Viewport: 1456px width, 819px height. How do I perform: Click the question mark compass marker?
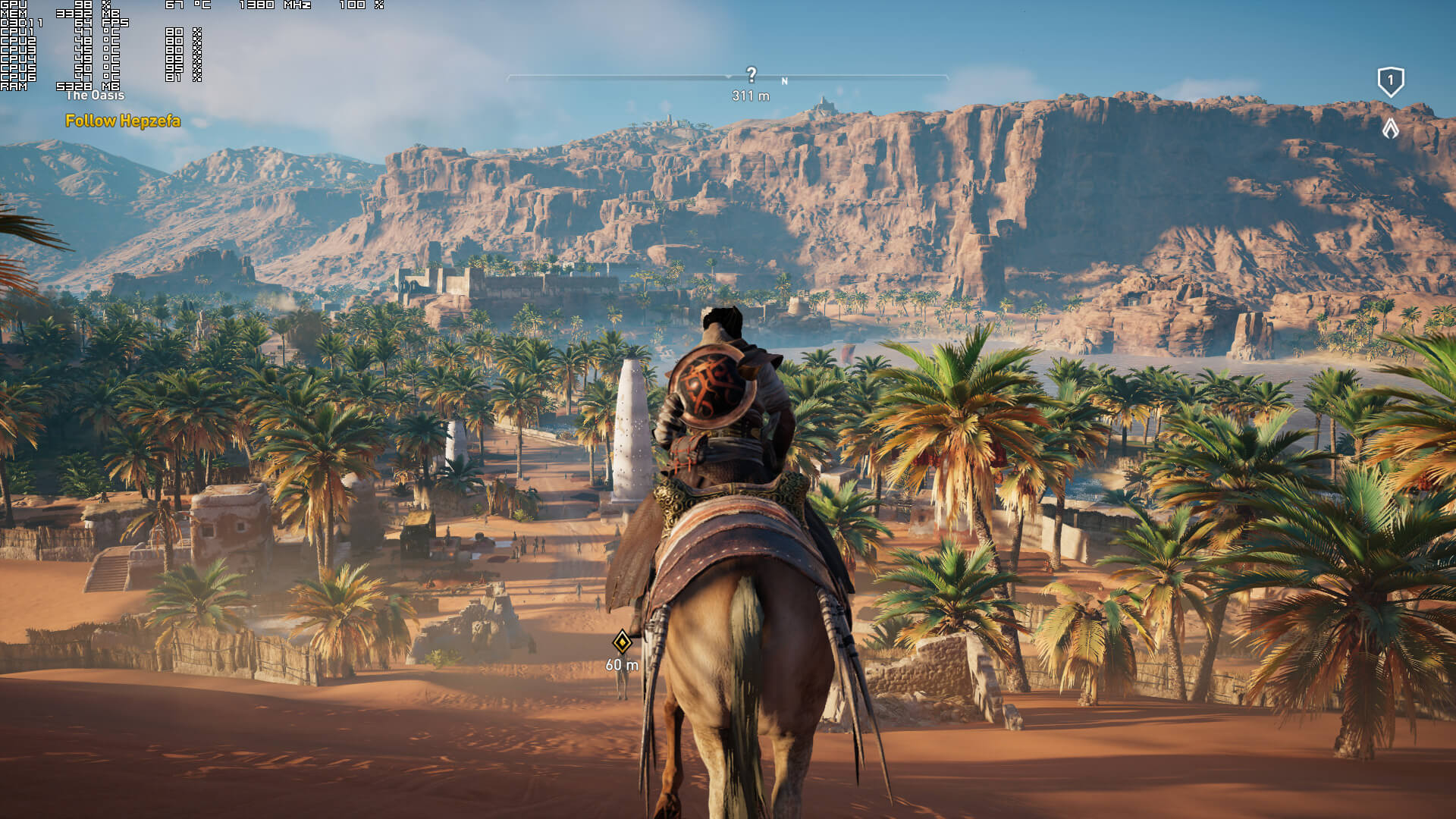(751, 74)
